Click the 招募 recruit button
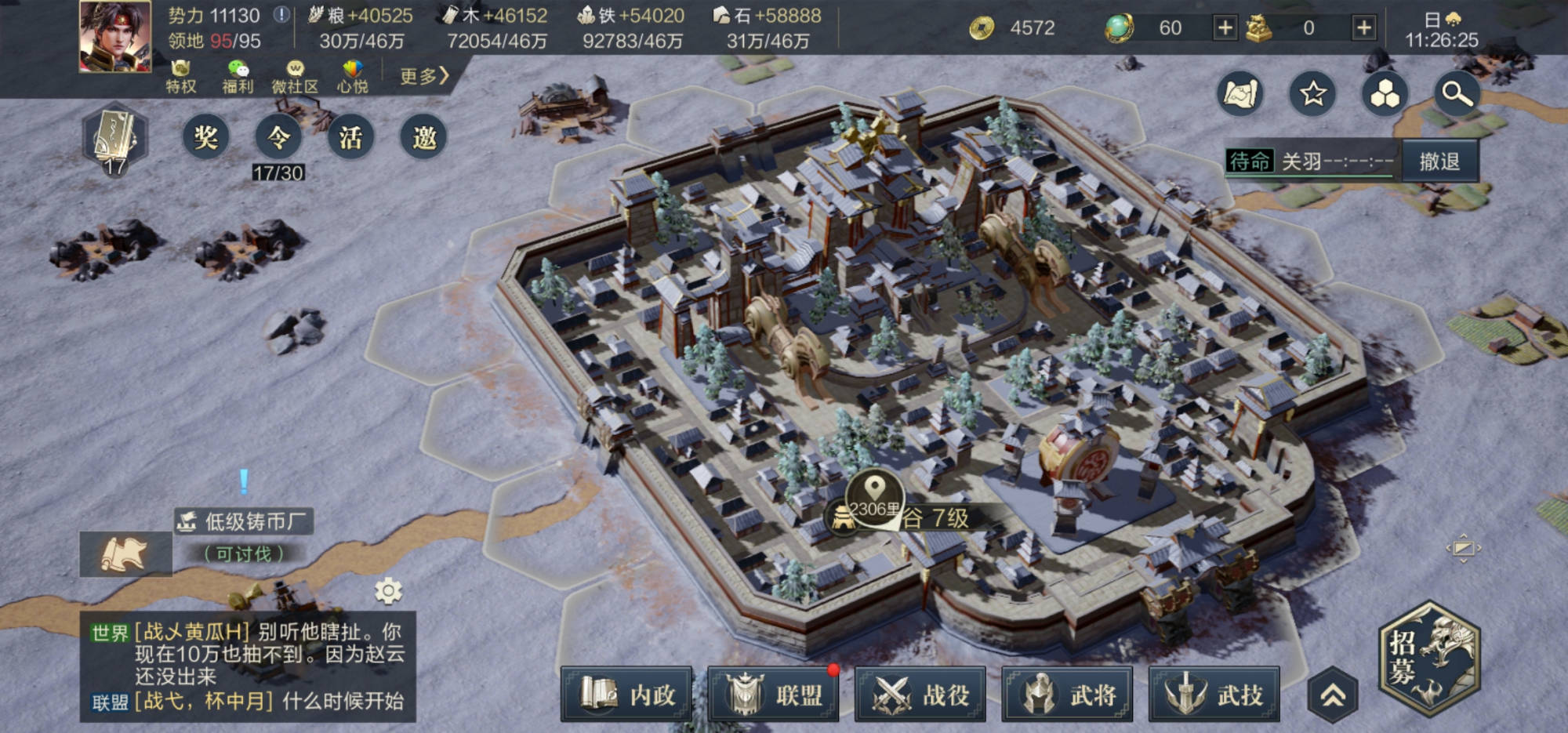 click(1428, 657)
